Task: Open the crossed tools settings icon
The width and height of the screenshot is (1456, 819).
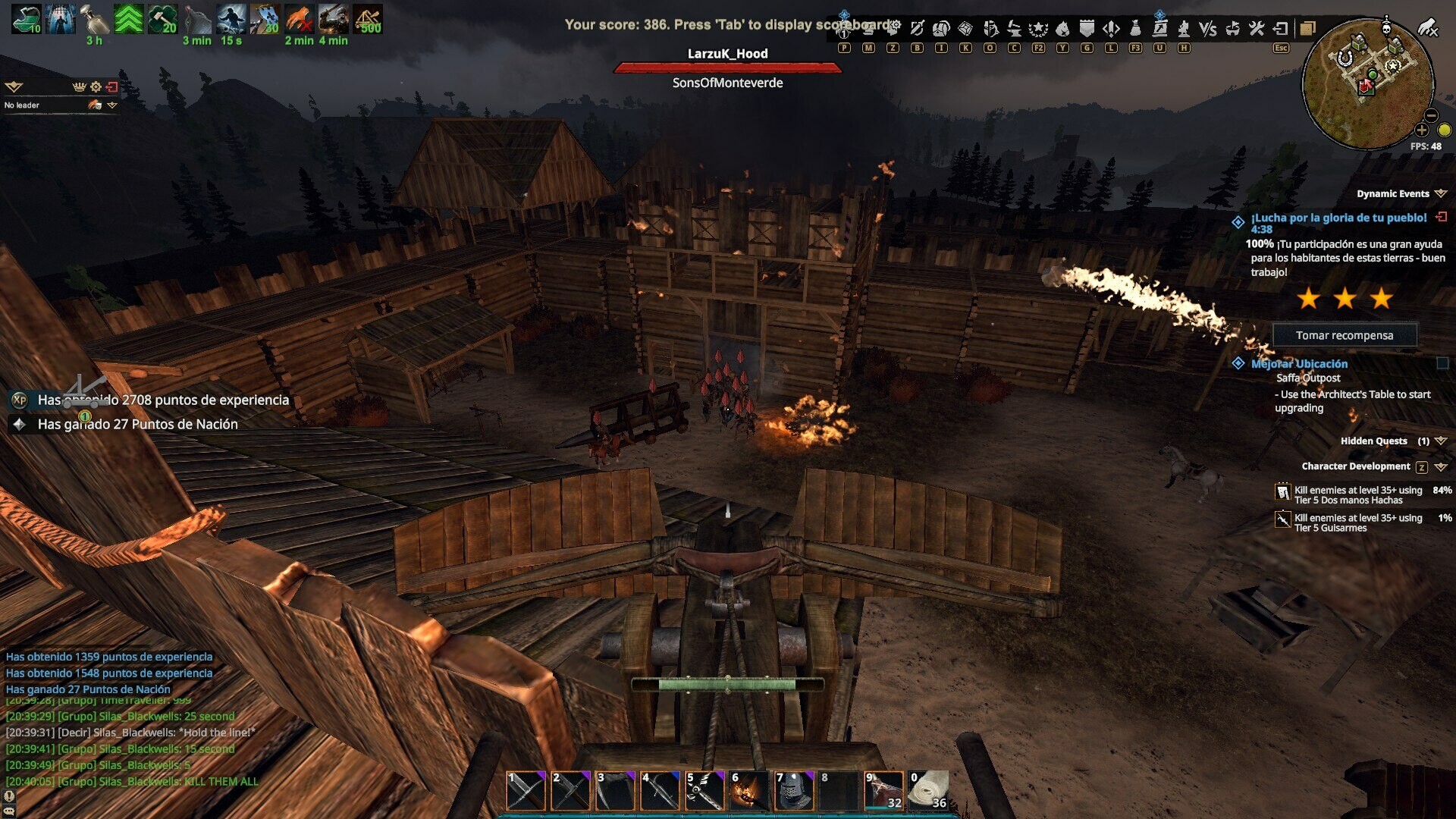Action: click(1257, 29)
